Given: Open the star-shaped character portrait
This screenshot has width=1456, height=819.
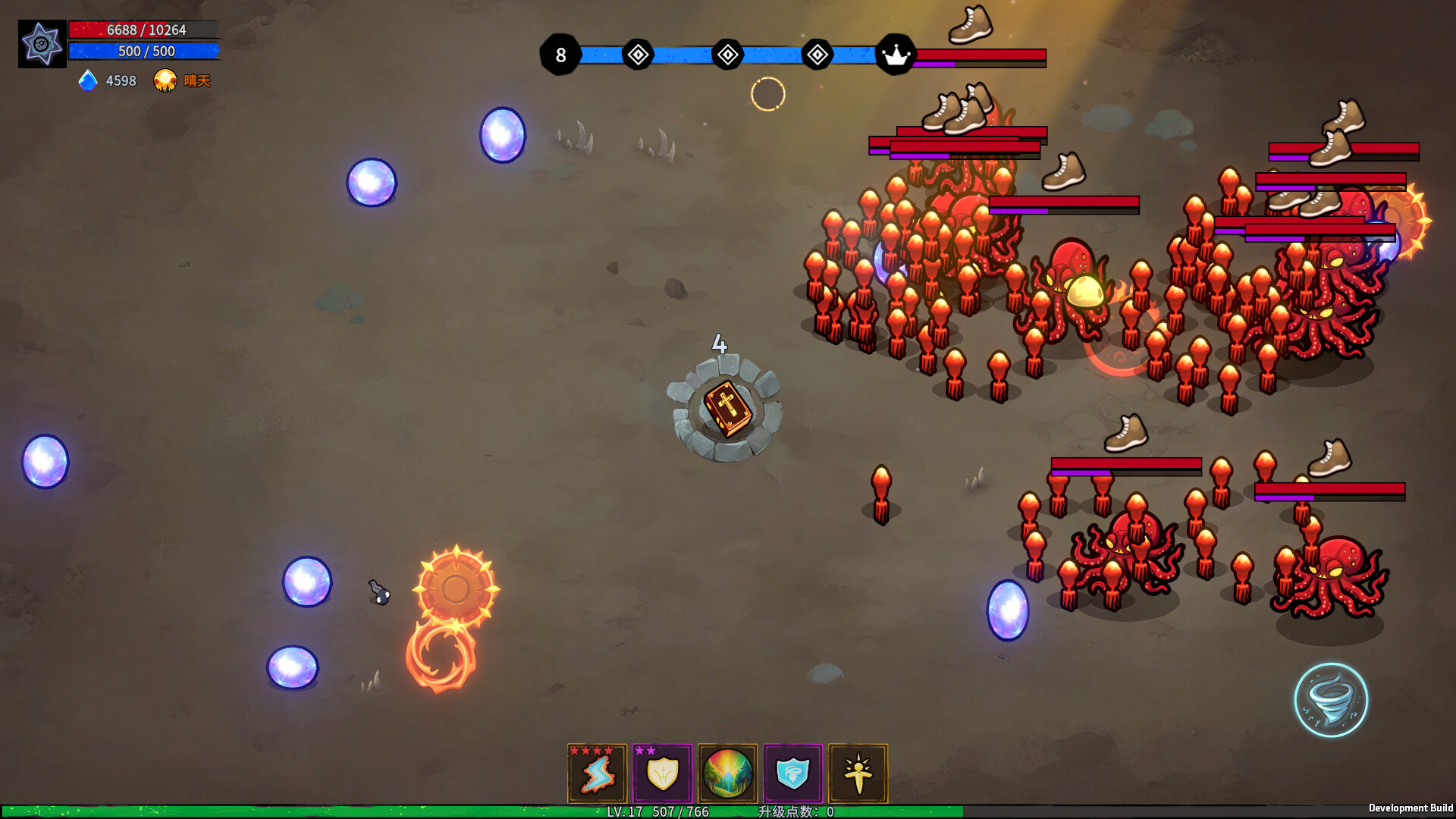Looking at the screenshot, I should [42, 43].
